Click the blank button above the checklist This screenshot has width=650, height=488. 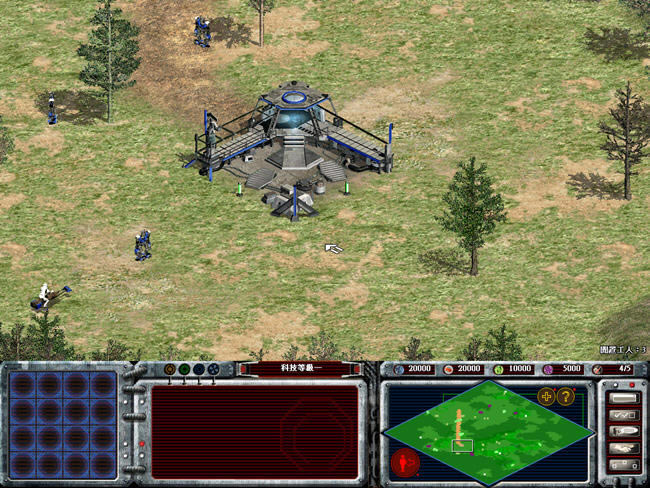coord(622,397)
